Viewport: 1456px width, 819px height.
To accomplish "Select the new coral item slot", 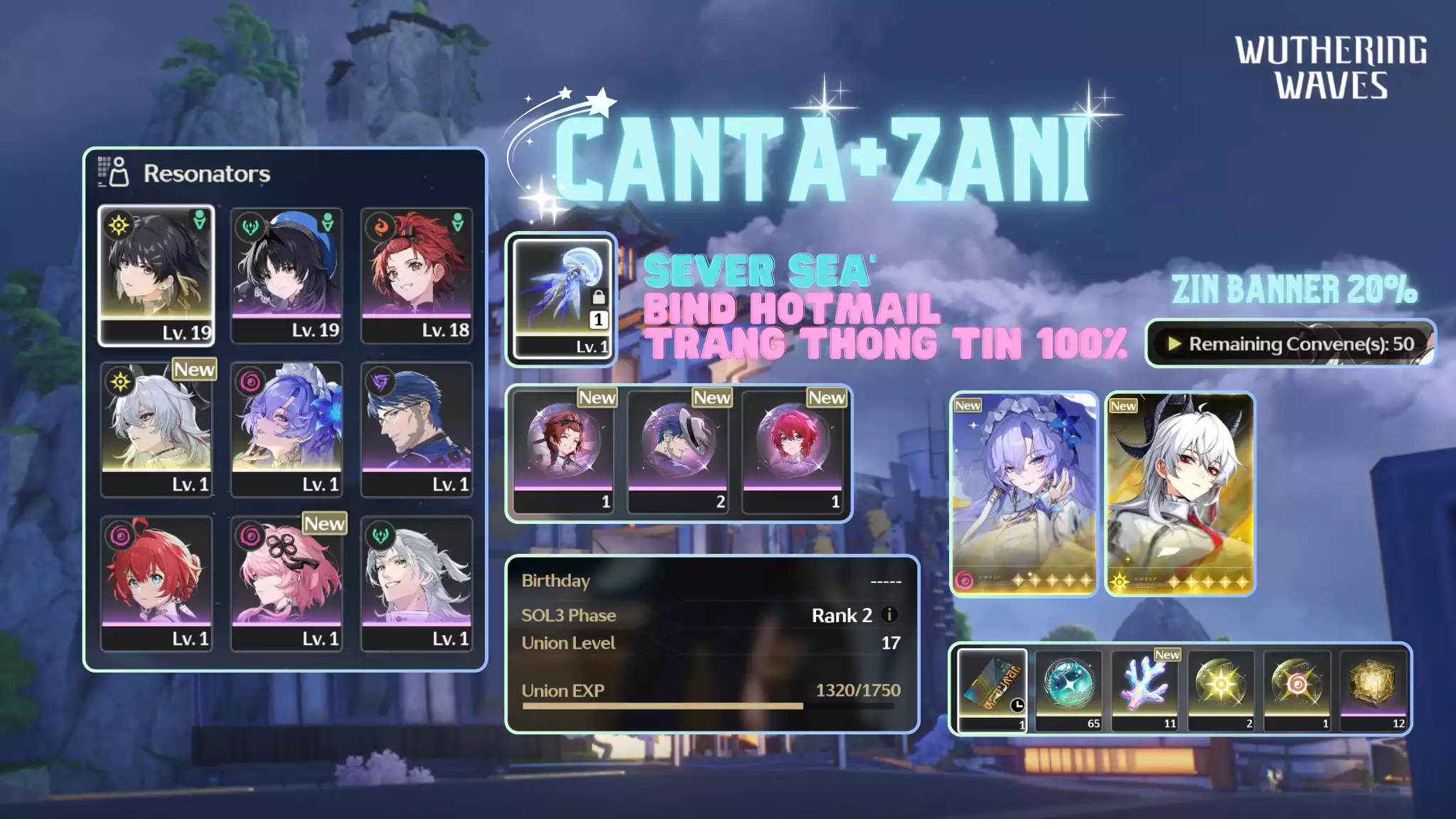I will [x=1145, y=688].
